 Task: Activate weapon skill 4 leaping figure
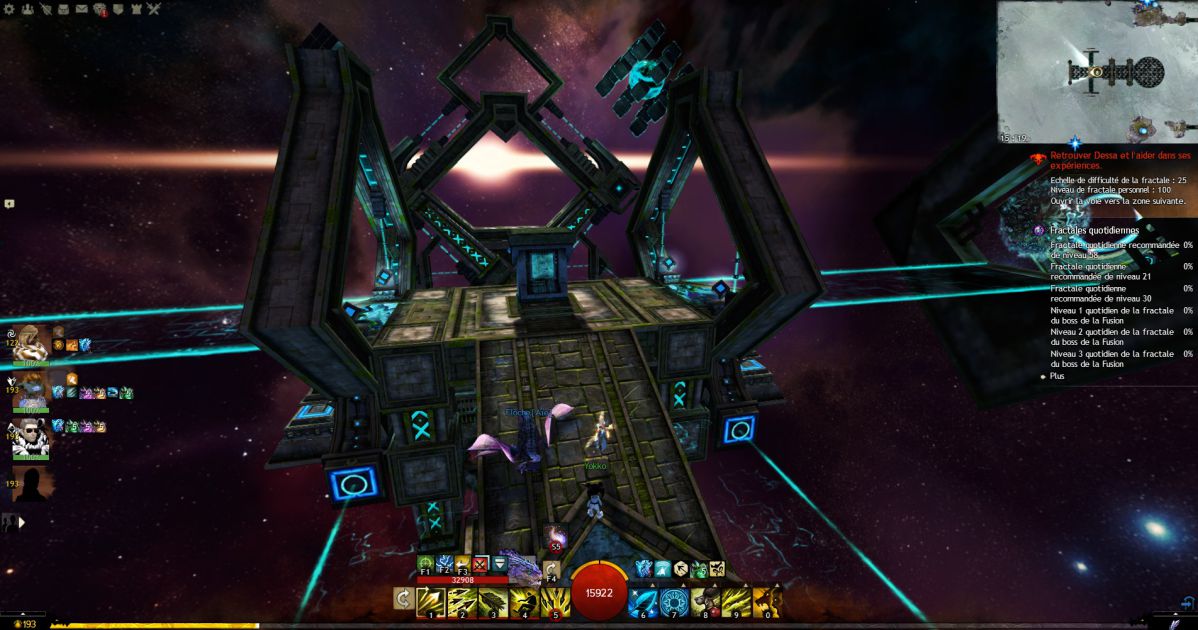[x=524, y=601]
